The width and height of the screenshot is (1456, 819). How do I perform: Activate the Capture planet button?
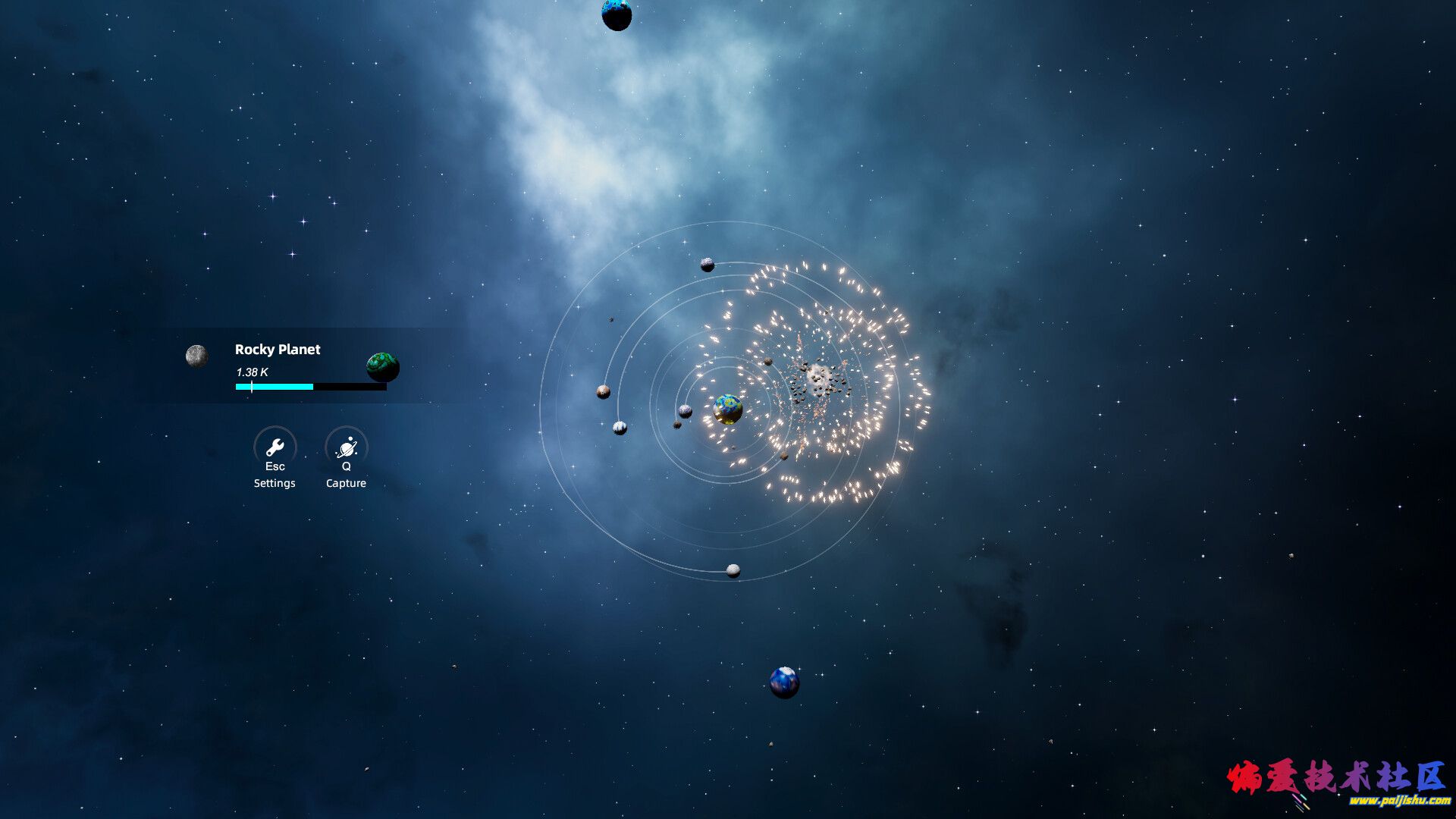[347, 447]
